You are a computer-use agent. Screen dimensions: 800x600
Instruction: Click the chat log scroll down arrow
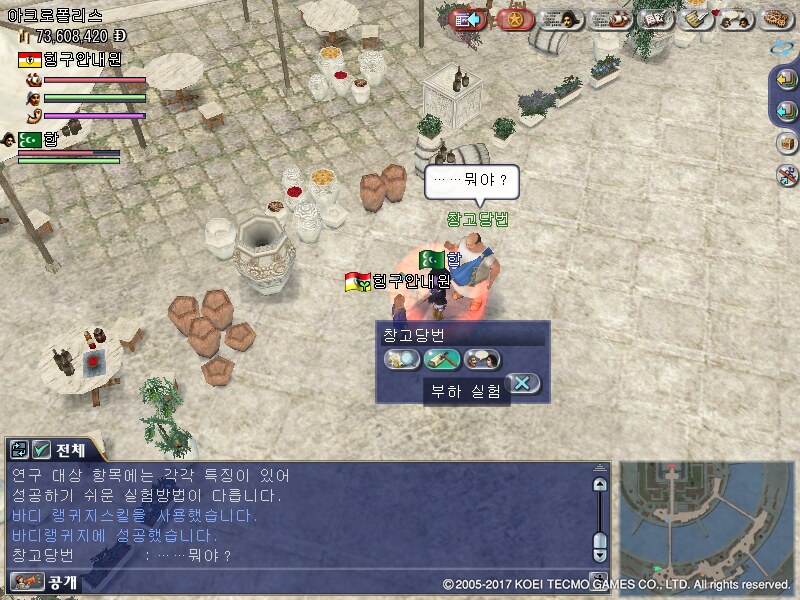pos(599,553)
